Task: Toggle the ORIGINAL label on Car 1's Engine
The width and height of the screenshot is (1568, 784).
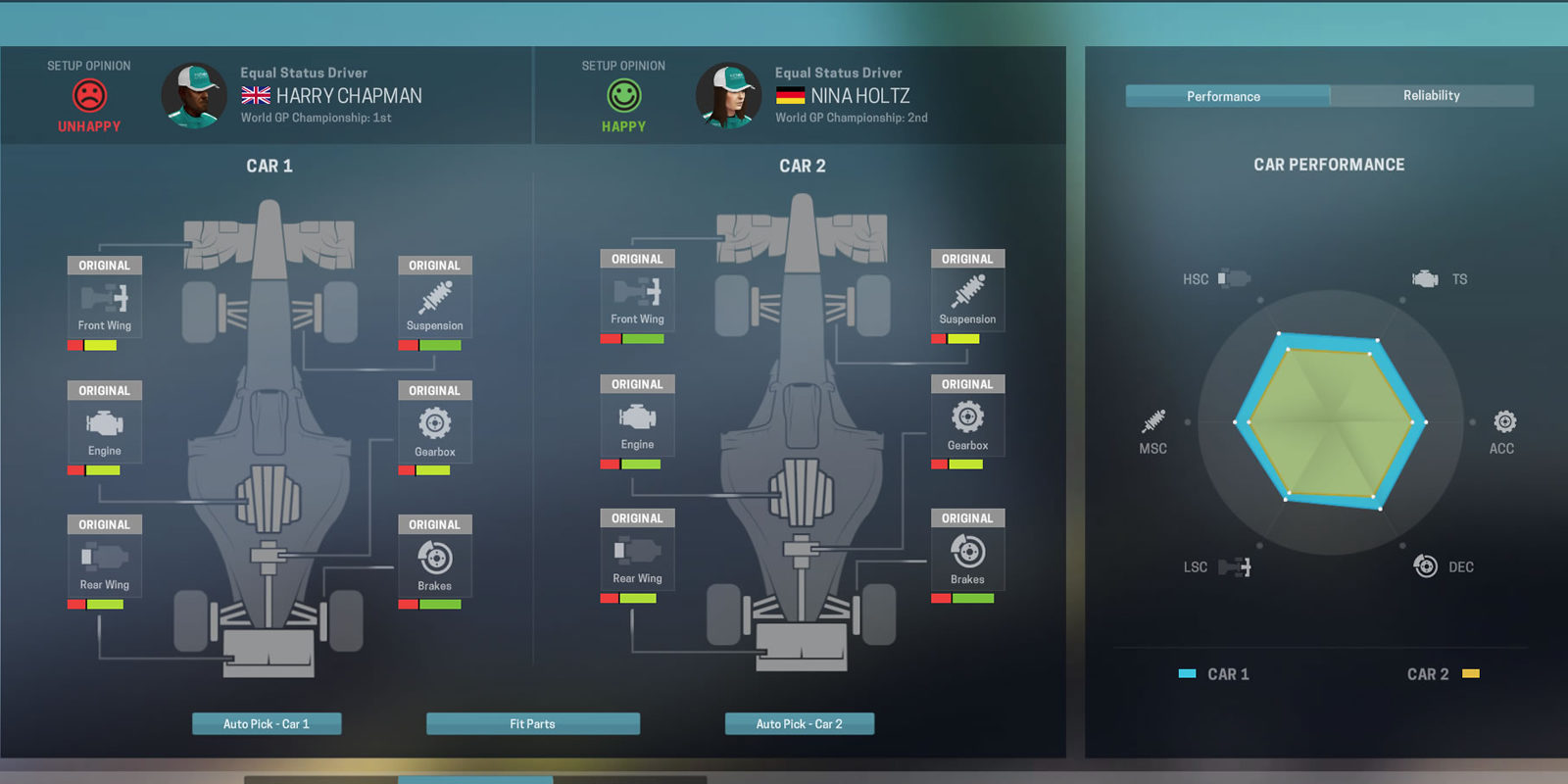Action: point(104,390)
